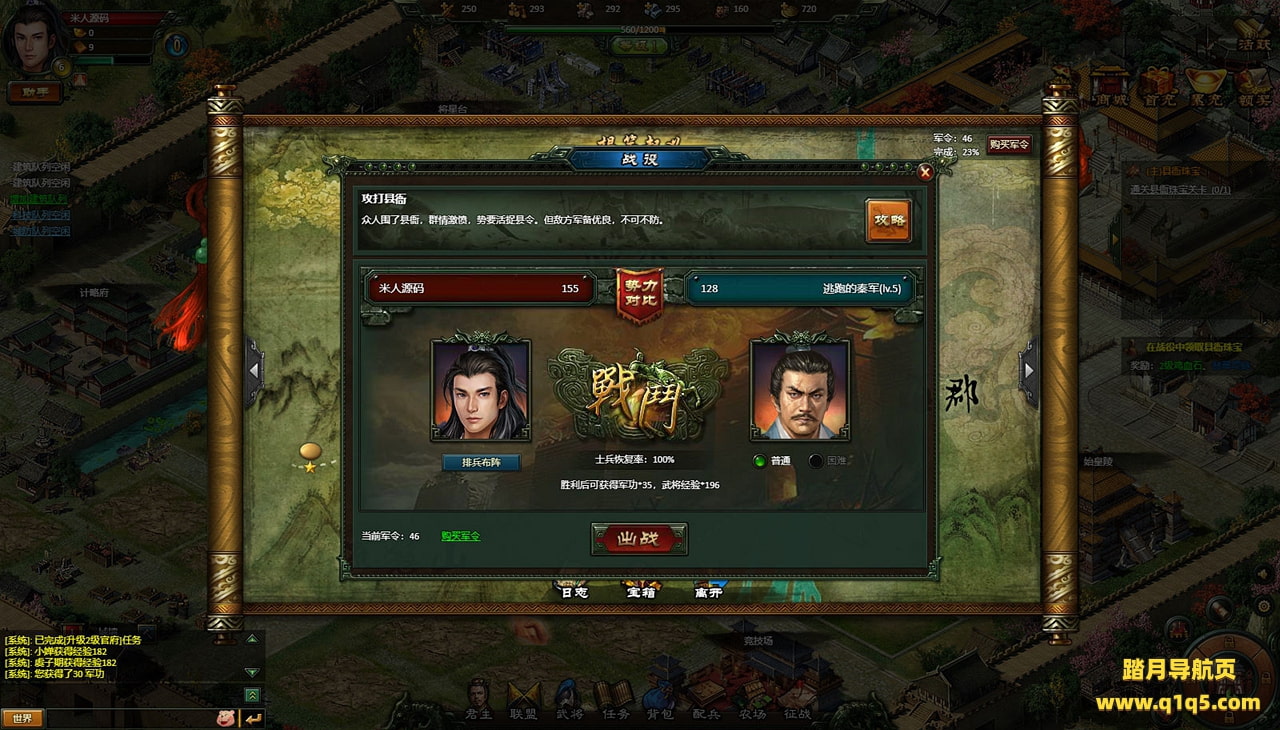
Task: Click the 助手 assistant button
Action: point(35,92)
